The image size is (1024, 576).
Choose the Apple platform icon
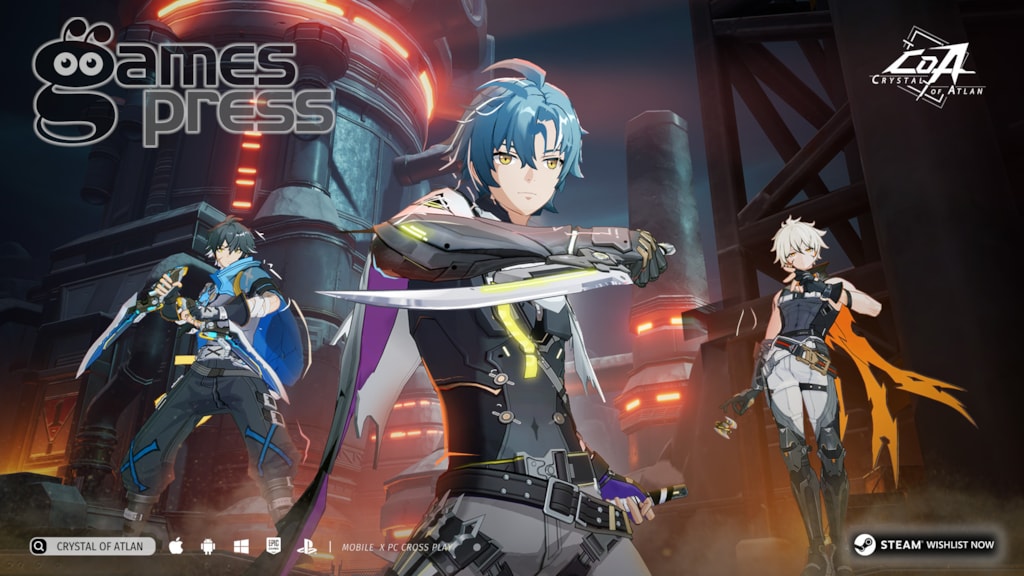coord(177,546)
